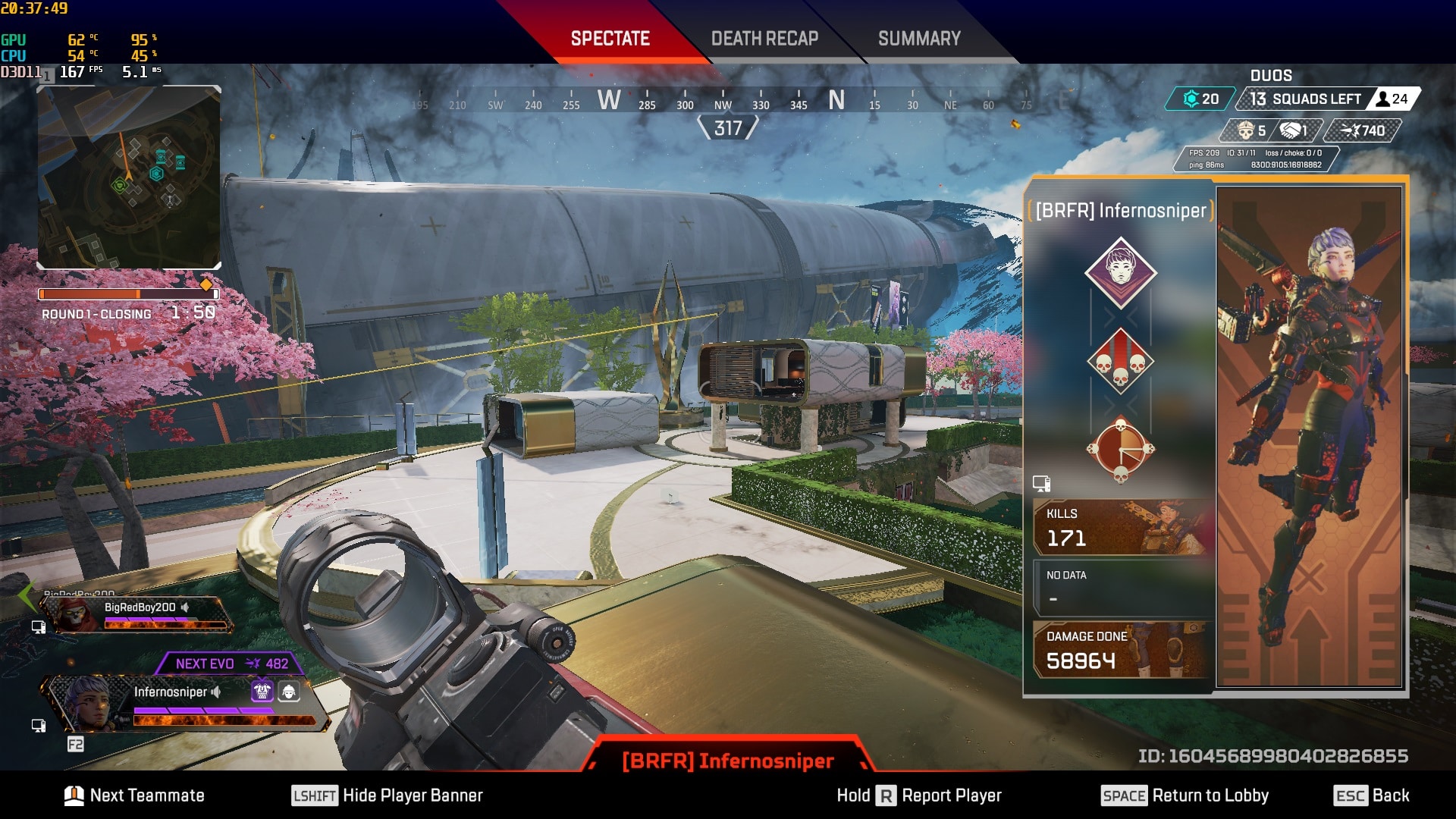
Task: Click the Kills stat tracker
Action: [1122, 528]
